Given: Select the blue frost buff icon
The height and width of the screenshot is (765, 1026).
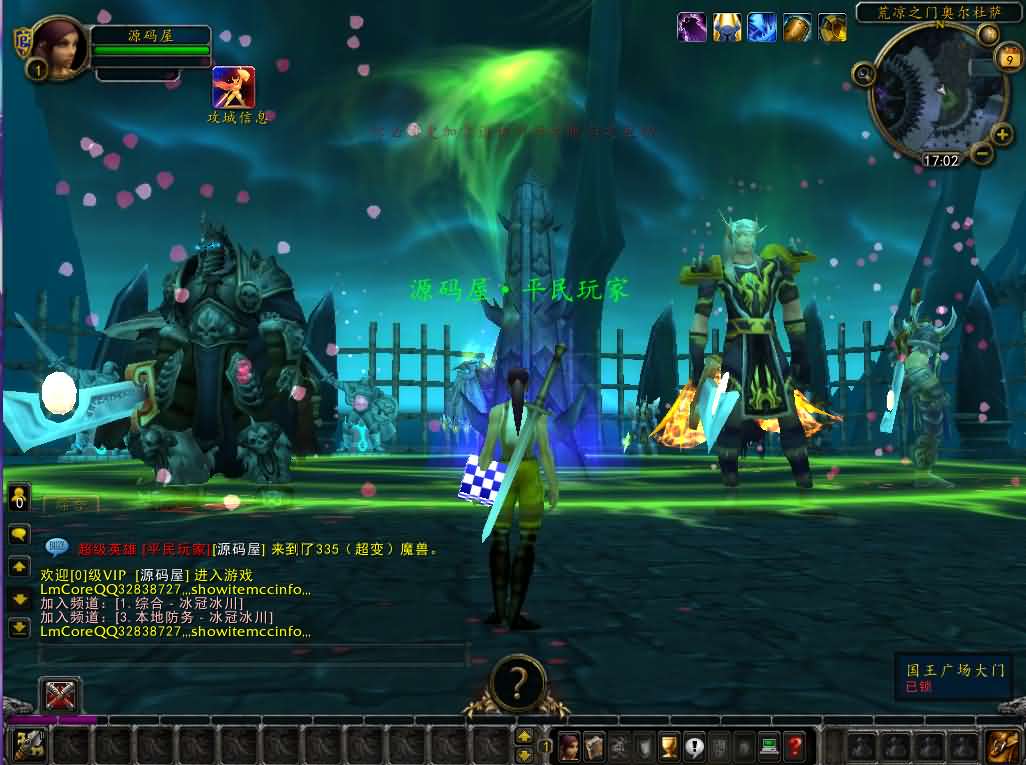Looking at the screenshot, I should (x=762, y=27).
